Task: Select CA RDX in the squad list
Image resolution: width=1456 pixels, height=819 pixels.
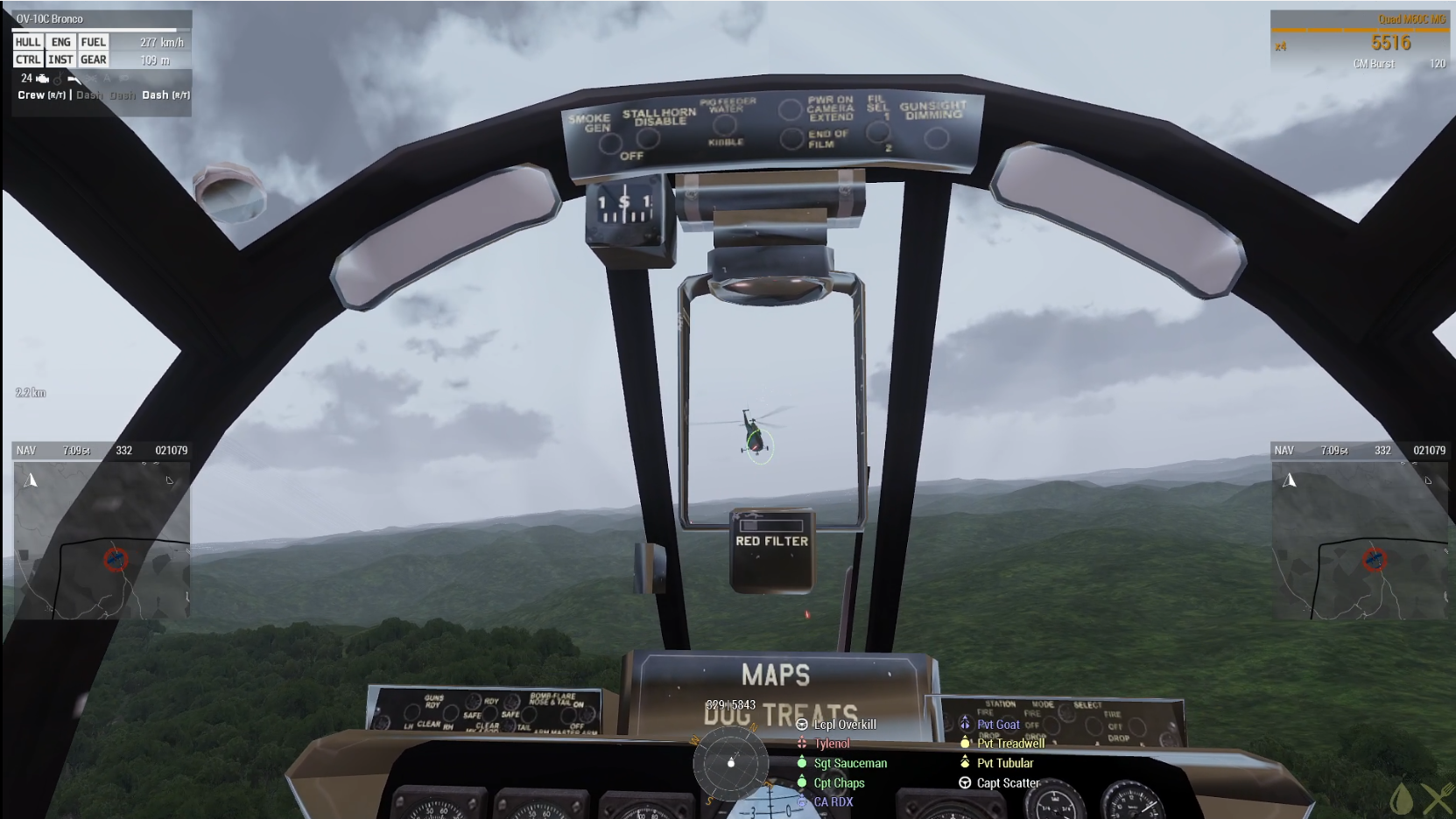Action: click(833, 801)
